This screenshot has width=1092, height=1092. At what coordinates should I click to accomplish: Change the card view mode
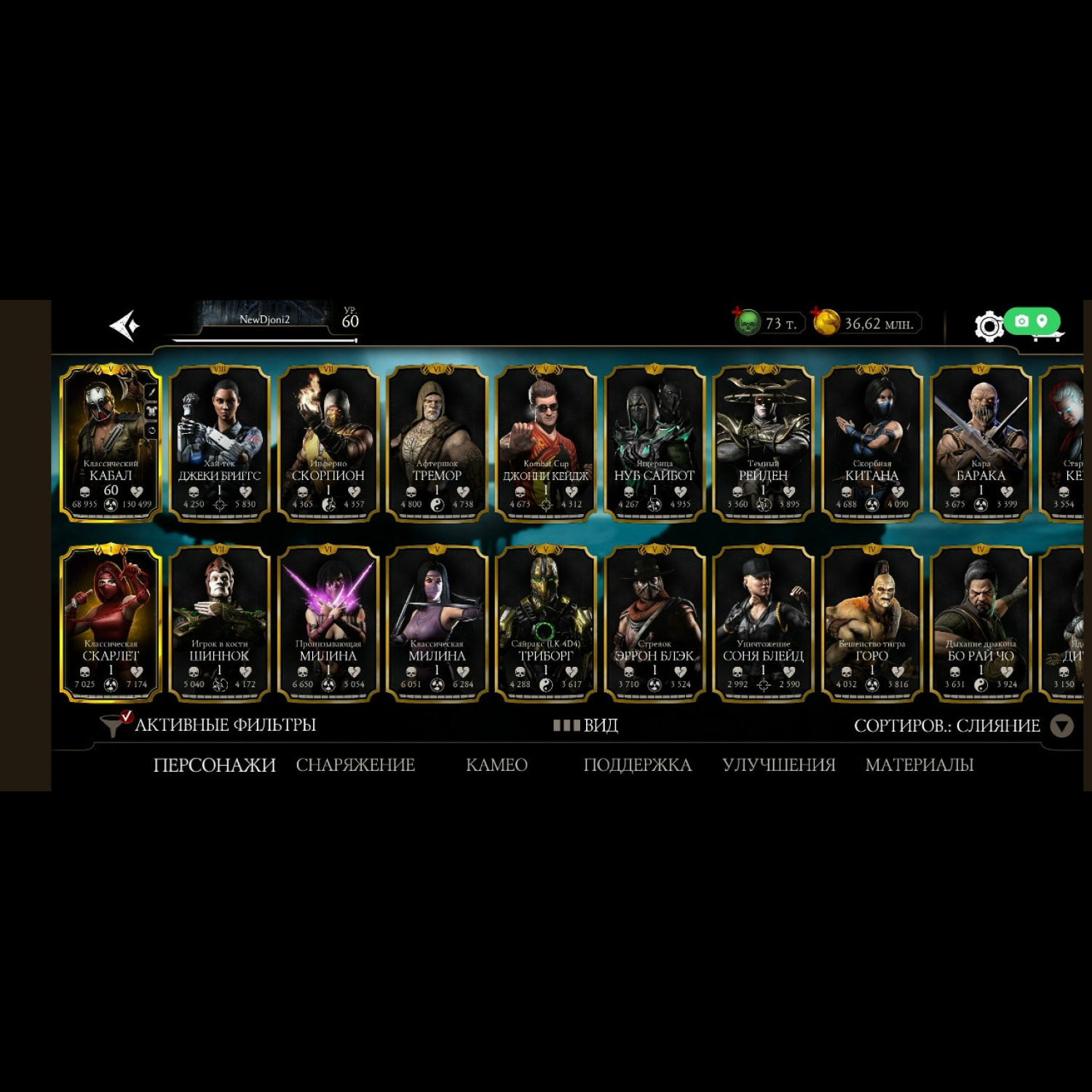click(x=586, y=725)
